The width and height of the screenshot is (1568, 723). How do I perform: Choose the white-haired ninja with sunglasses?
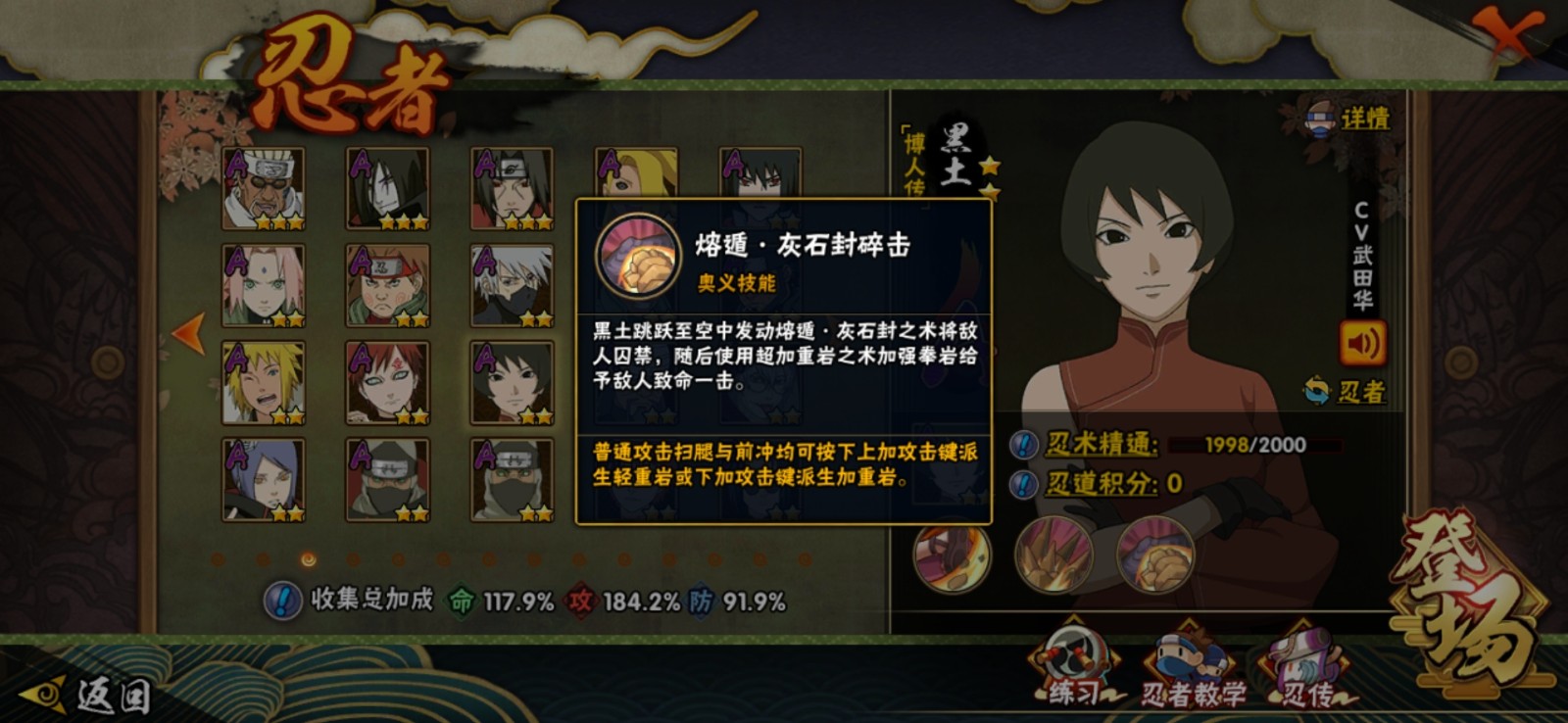(x=263, y=188)
